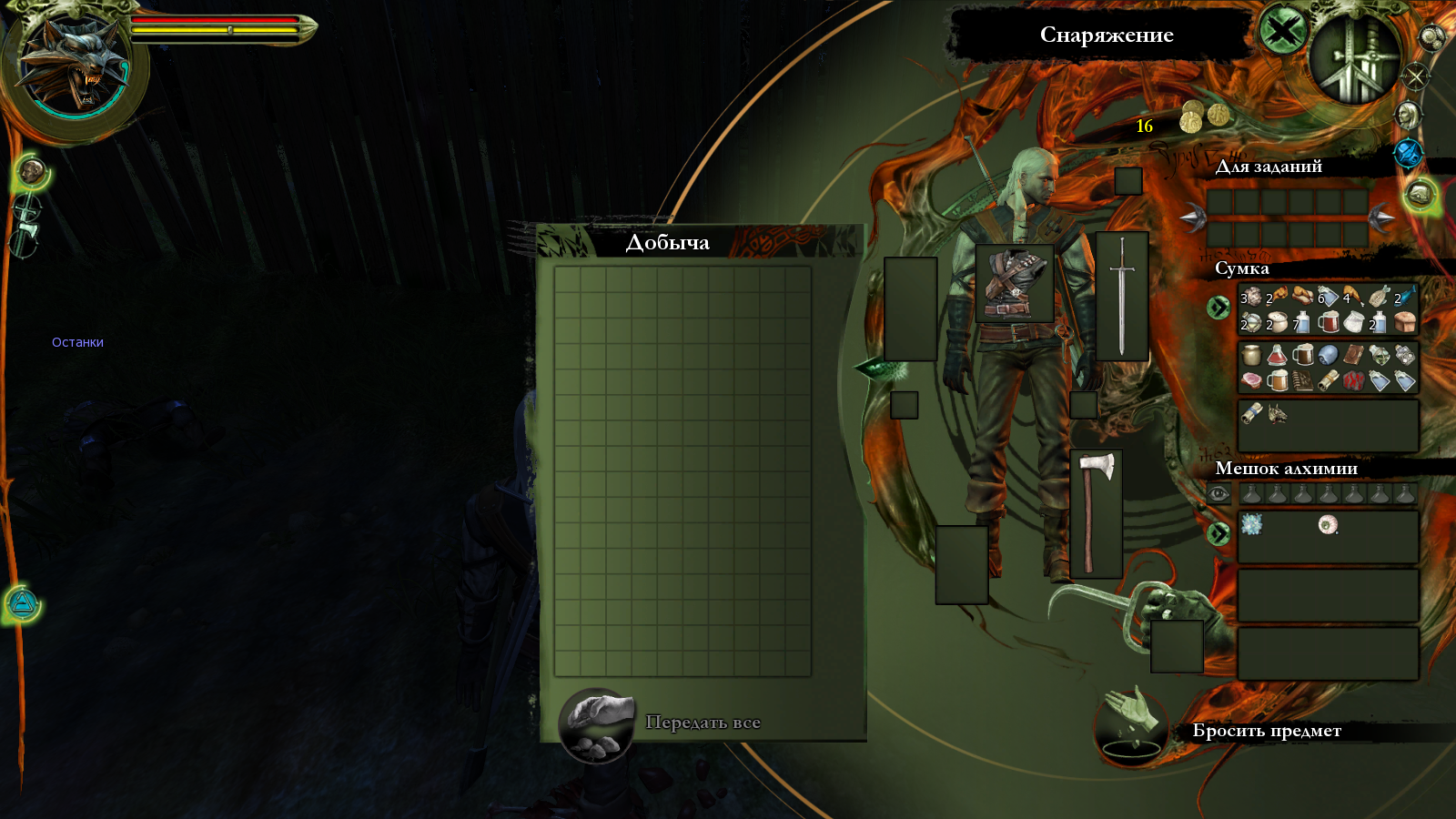Select the equipped leather jacket armor slot

pyautogui.click(x=1014, y=283)
